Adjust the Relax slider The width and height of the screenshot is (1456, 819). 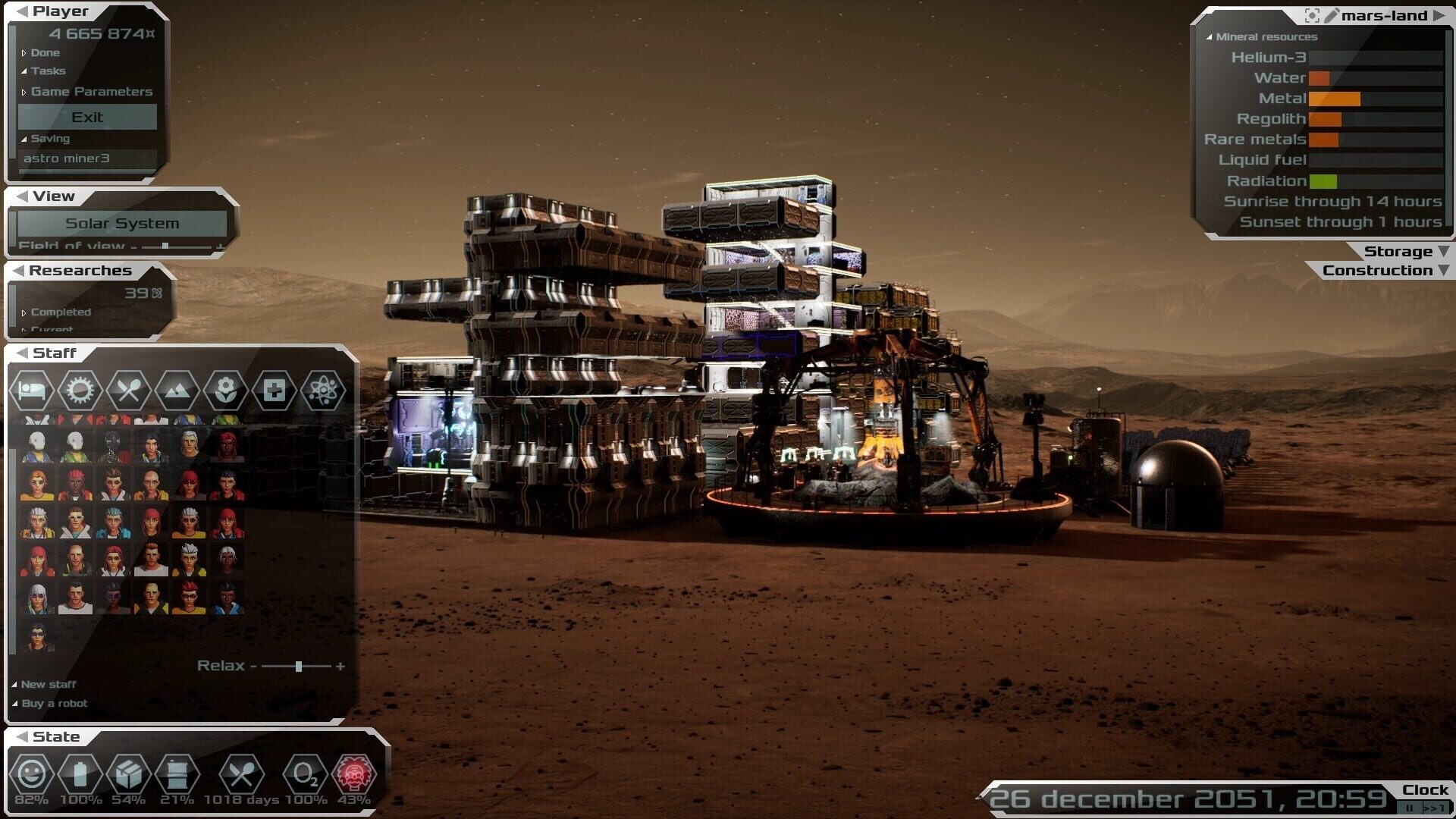point(297,666)
